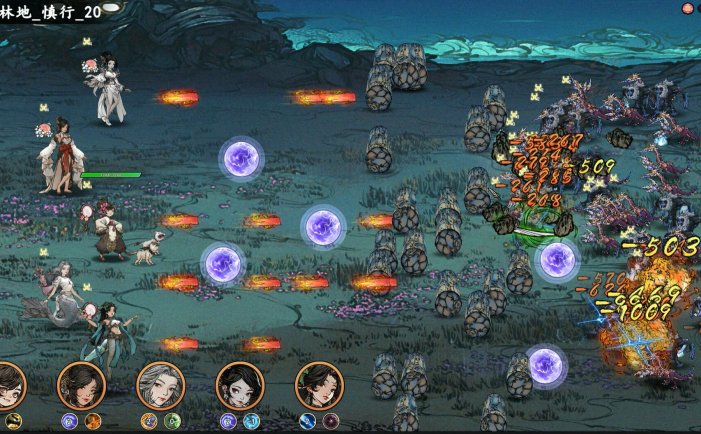Select the brown-haired hero portrait with hair bun
The height and width of the screenshot is (434, 701).
(x=81, y=386)
